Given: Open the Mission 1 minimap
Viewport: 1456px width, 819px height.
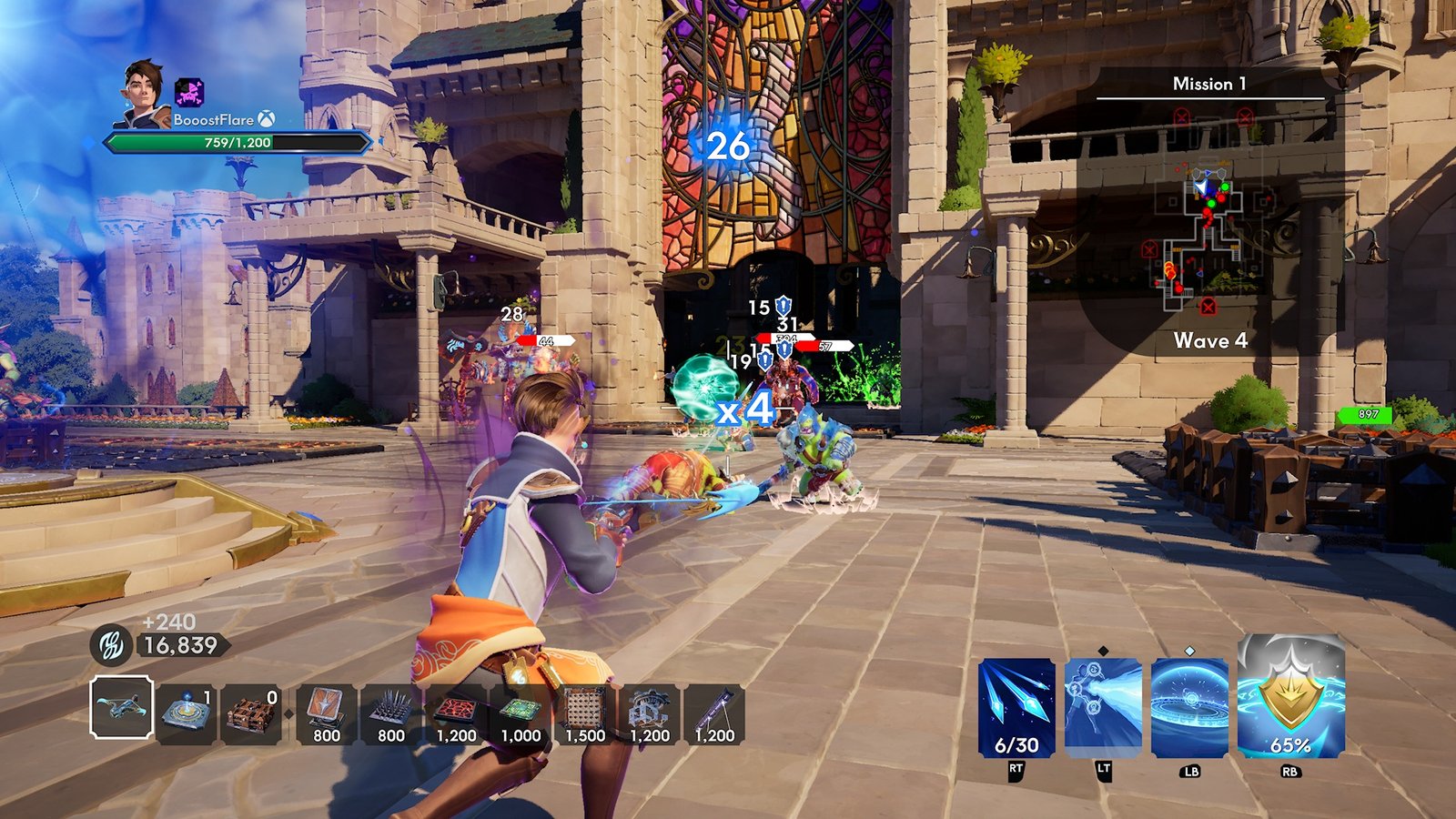Looking at the screenshot, I should click(1208, 218).
